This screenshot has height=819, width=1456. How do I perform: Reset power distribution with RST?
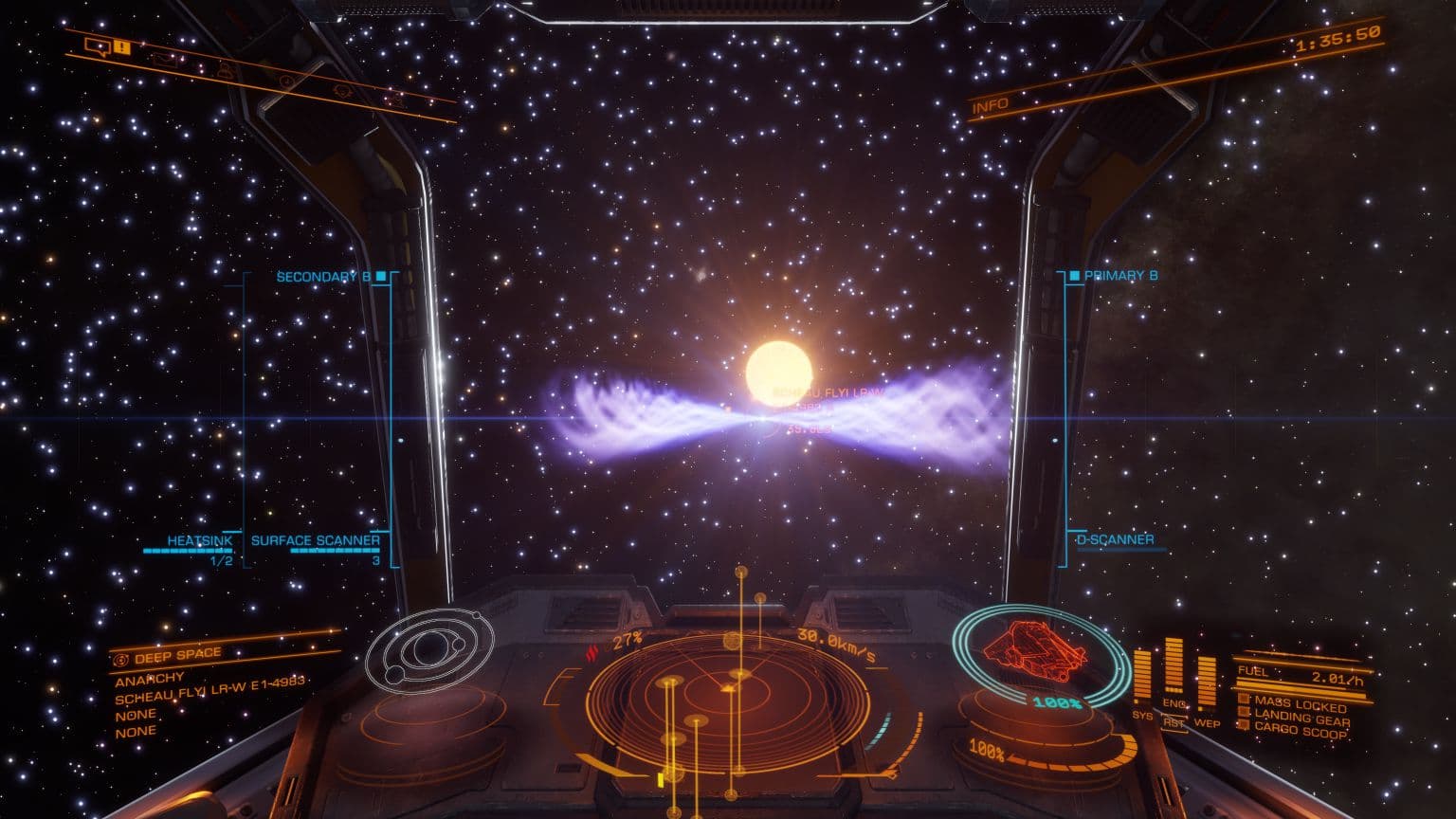pos(1174,722)
